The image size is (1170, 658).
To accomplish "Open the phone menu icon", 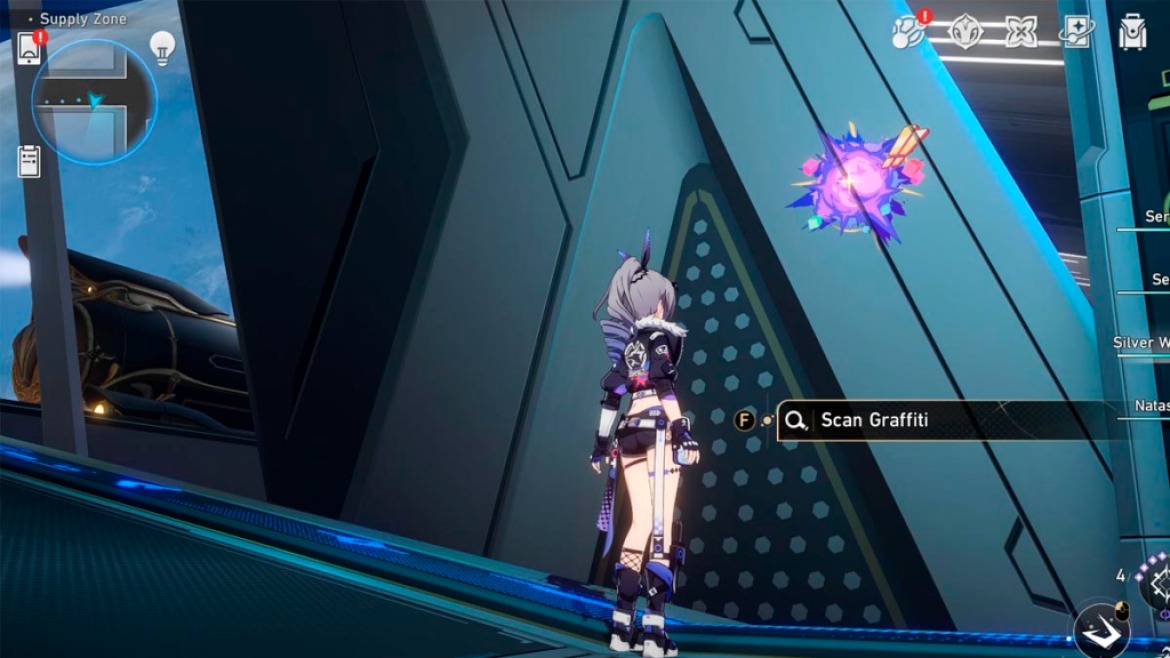I will point(29,49).
